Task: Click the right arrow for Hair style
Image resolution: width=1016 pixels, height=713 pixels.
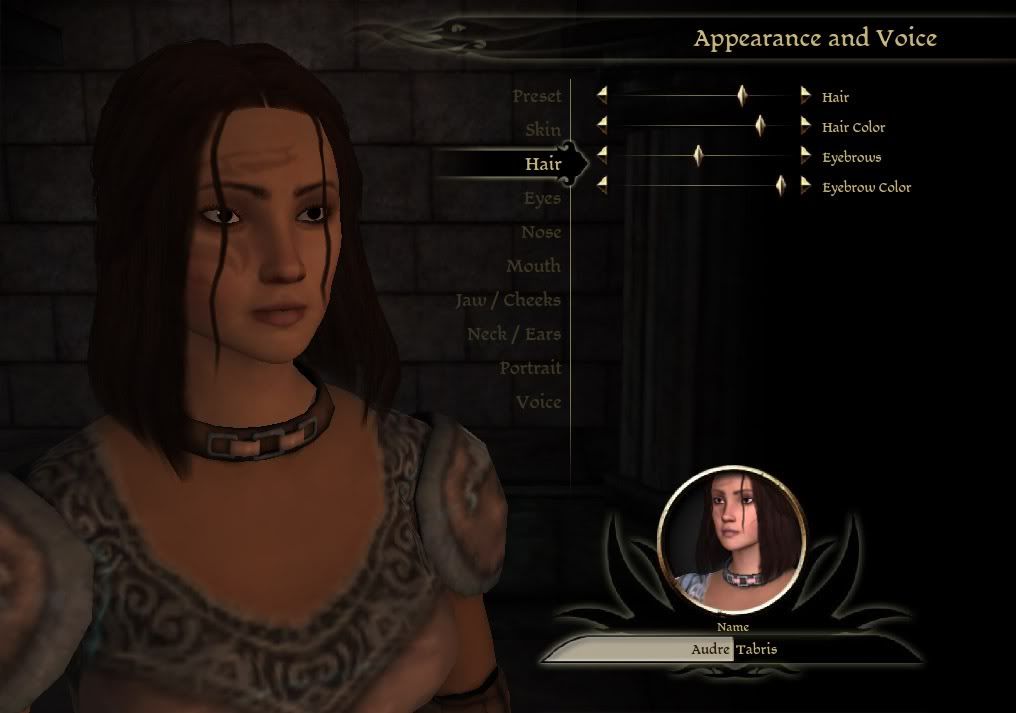Action: 806,96
